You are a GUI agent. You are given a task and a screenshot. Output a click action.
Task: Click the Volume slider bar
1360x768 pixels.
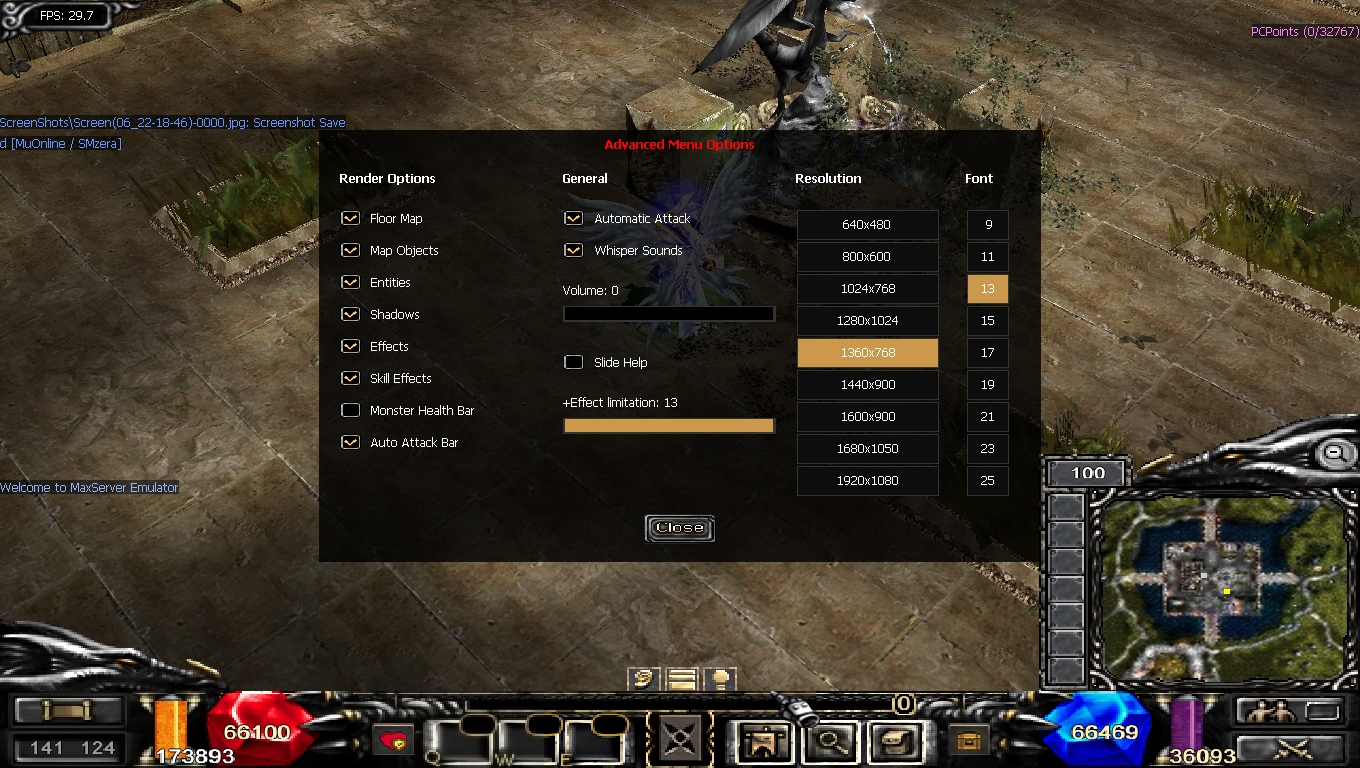click(668, 314)
